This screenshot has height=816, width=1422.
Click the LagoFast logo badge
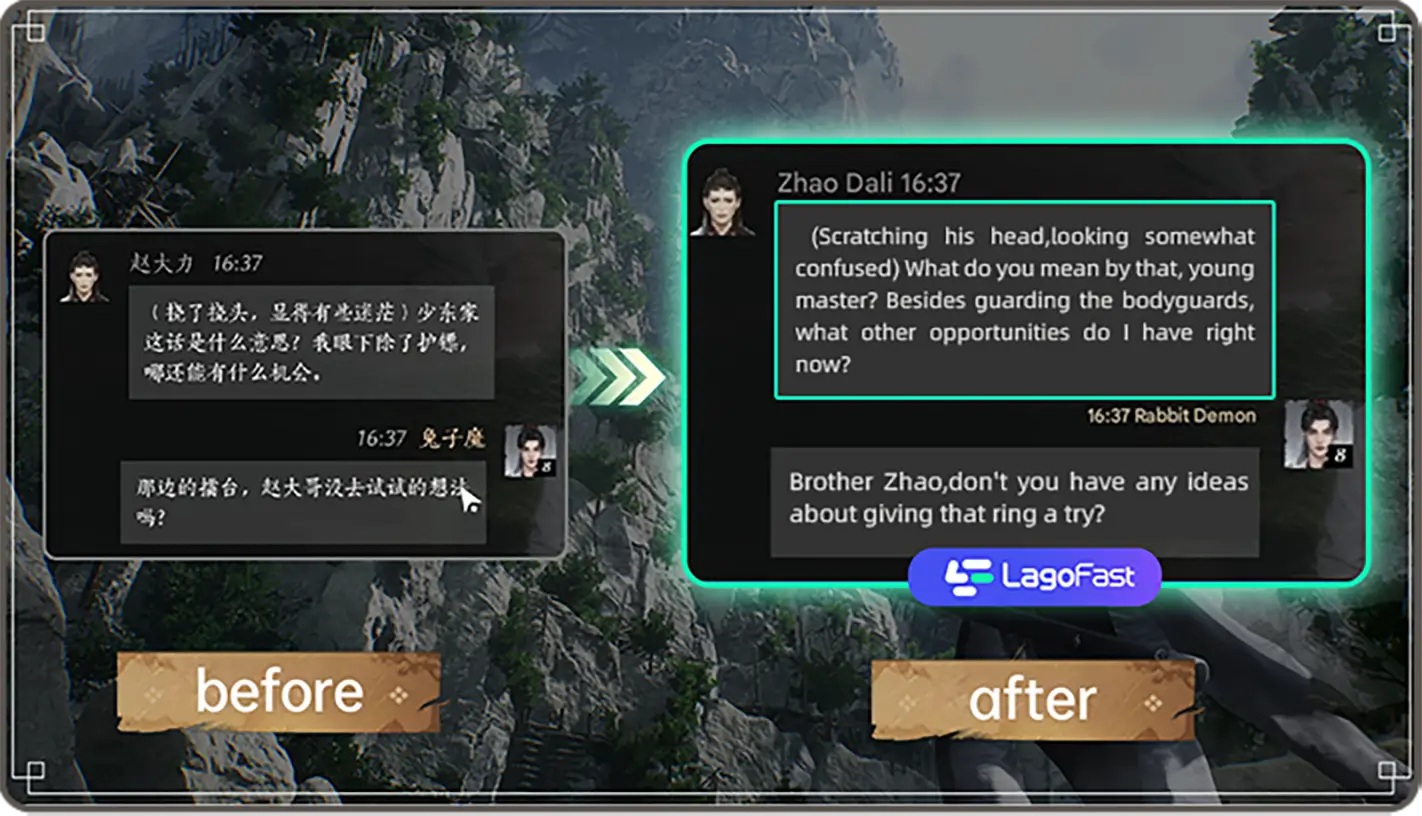[x=1034, y=577]
